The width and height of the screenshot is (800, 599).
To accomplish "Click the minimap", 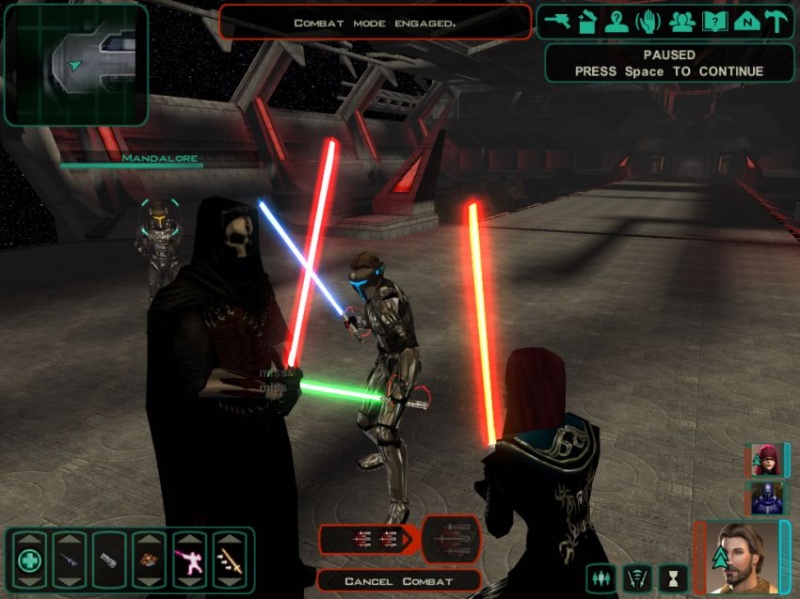I will tap(76, 64).
